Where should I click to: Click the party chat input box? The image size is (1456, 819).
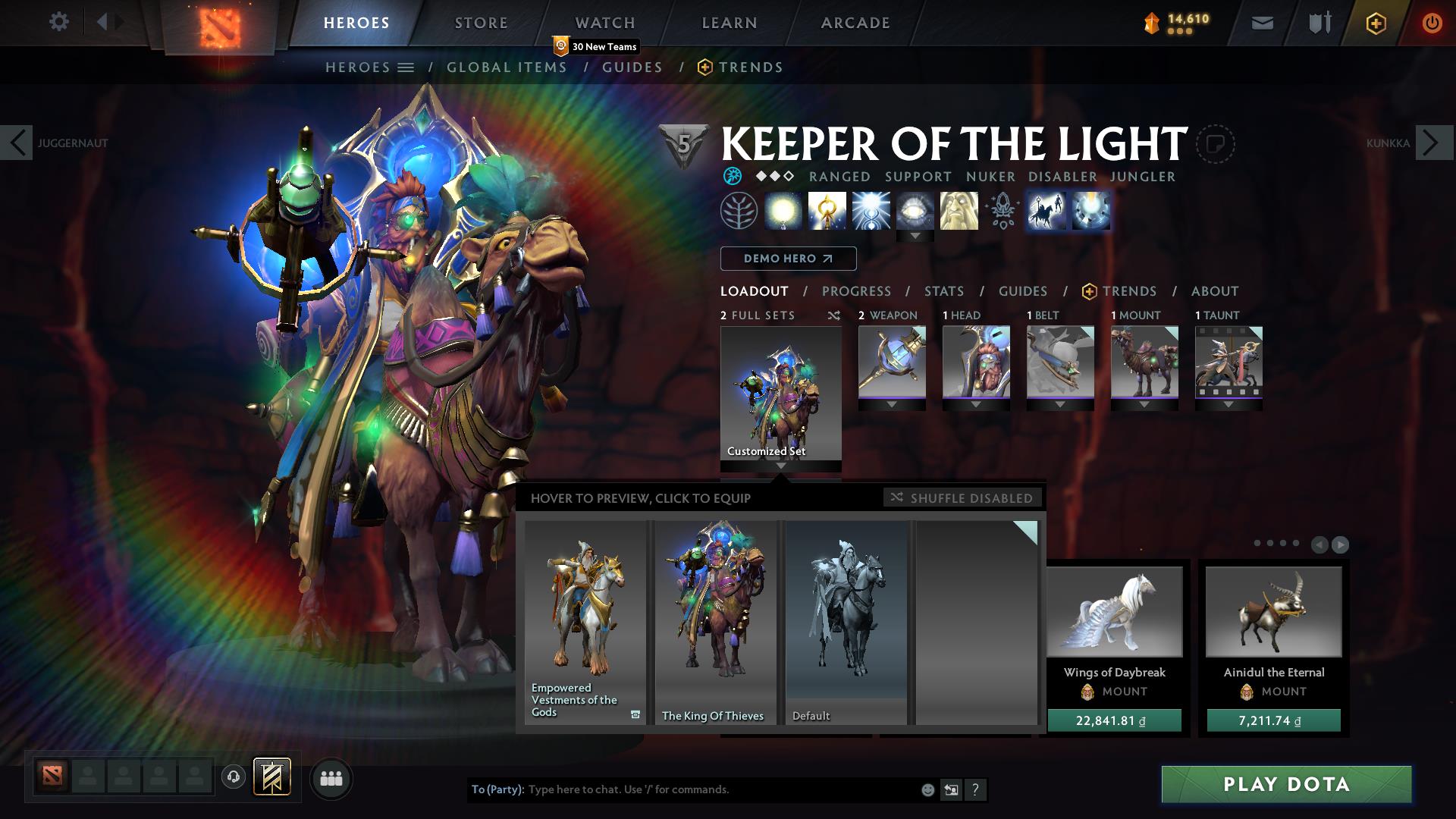click(x=720, y=789)
